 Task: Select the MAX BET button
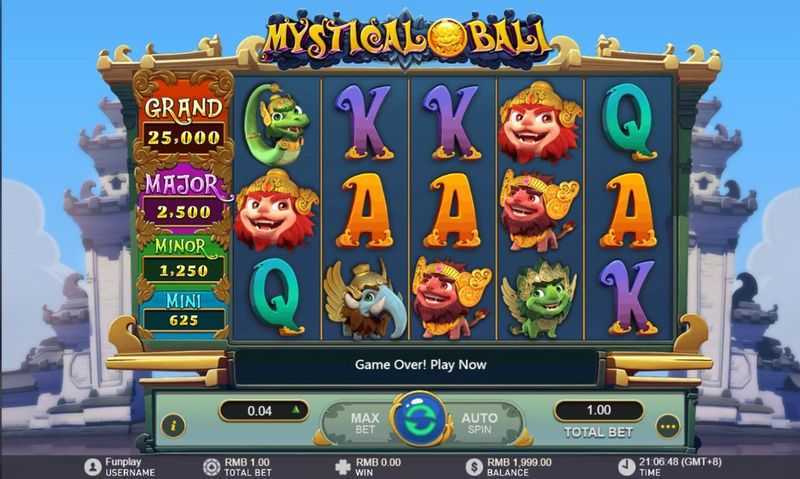pos(362,423)
